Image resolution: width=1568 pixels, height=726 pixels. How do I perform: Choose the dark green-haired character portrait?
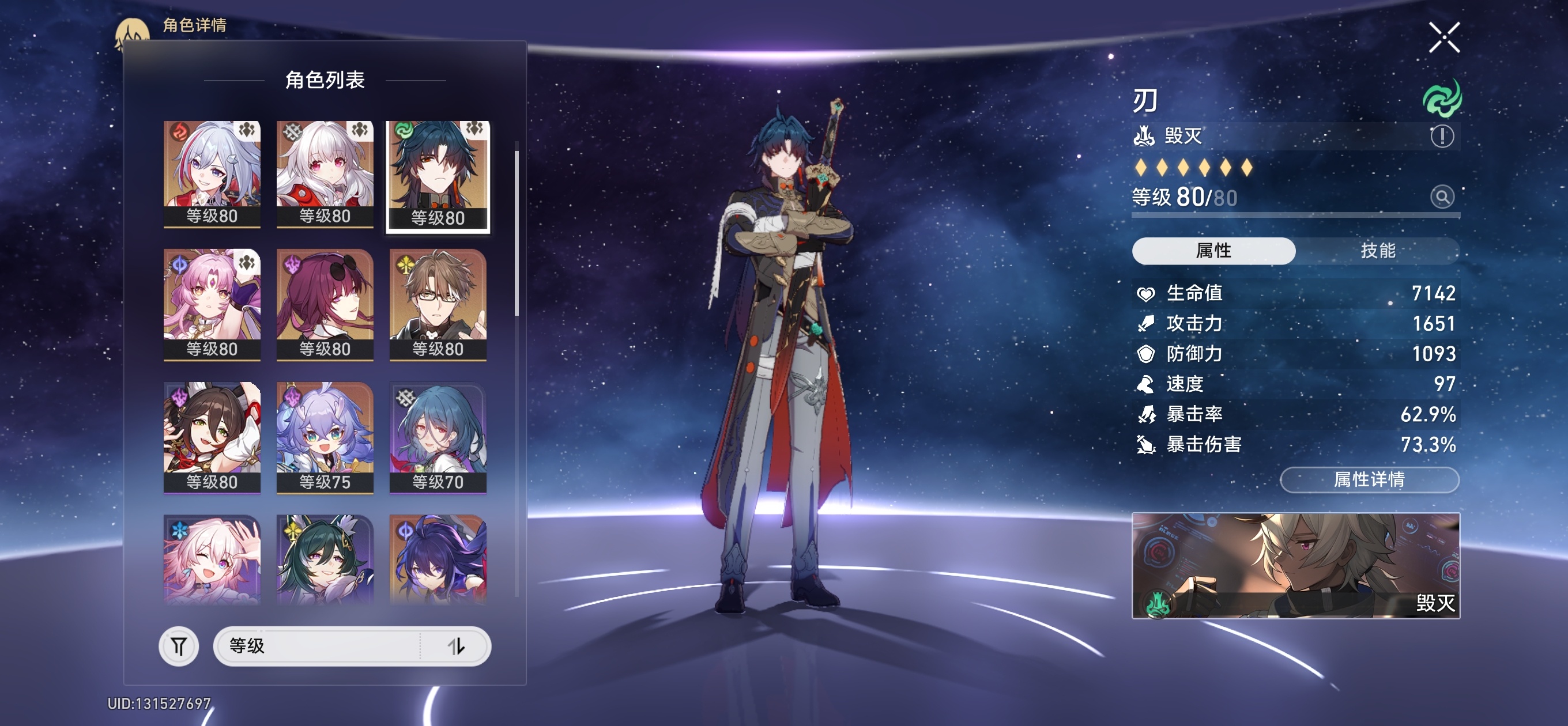click(x=325, y=560)
